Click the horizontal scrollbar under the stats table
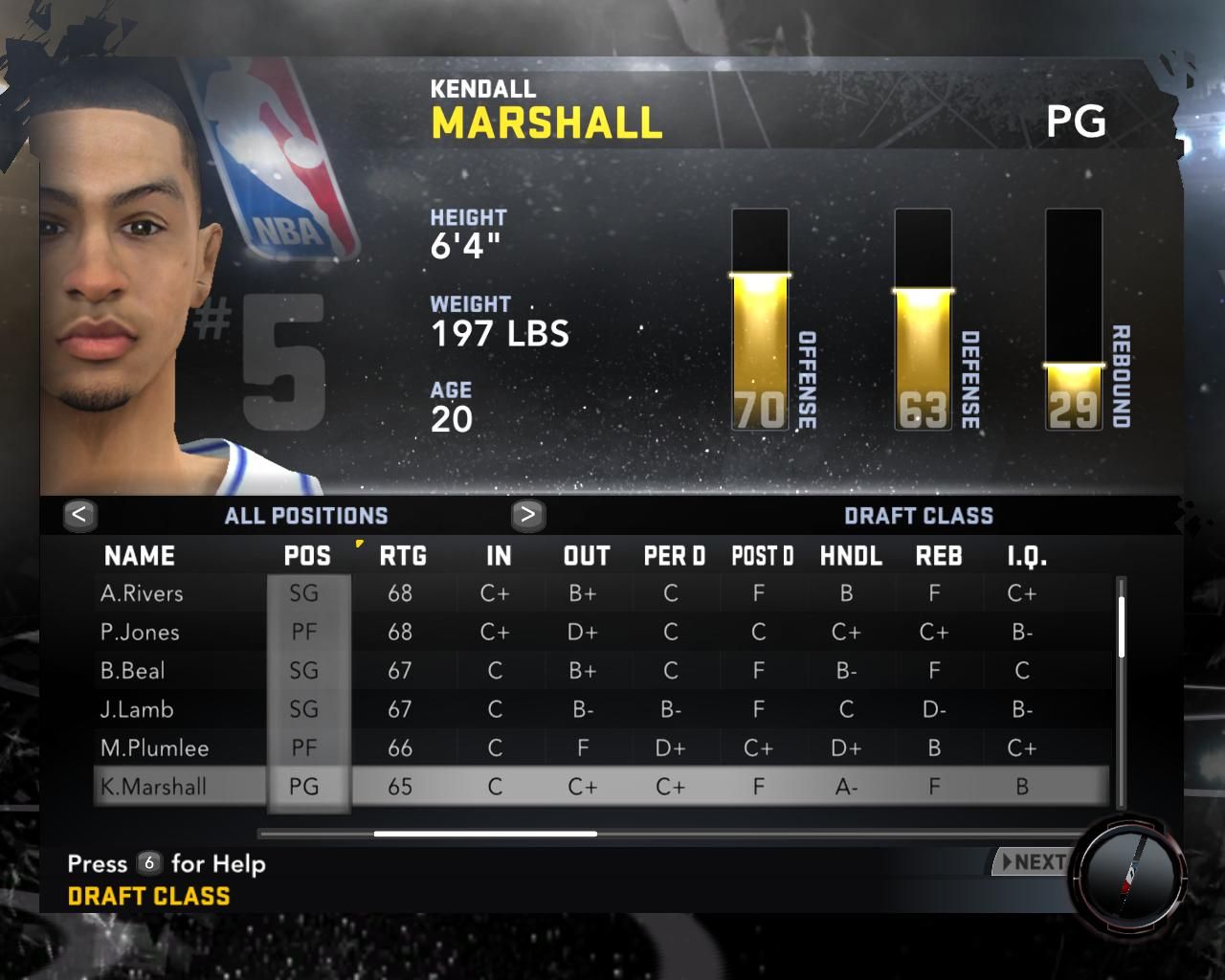 point(485,834)
